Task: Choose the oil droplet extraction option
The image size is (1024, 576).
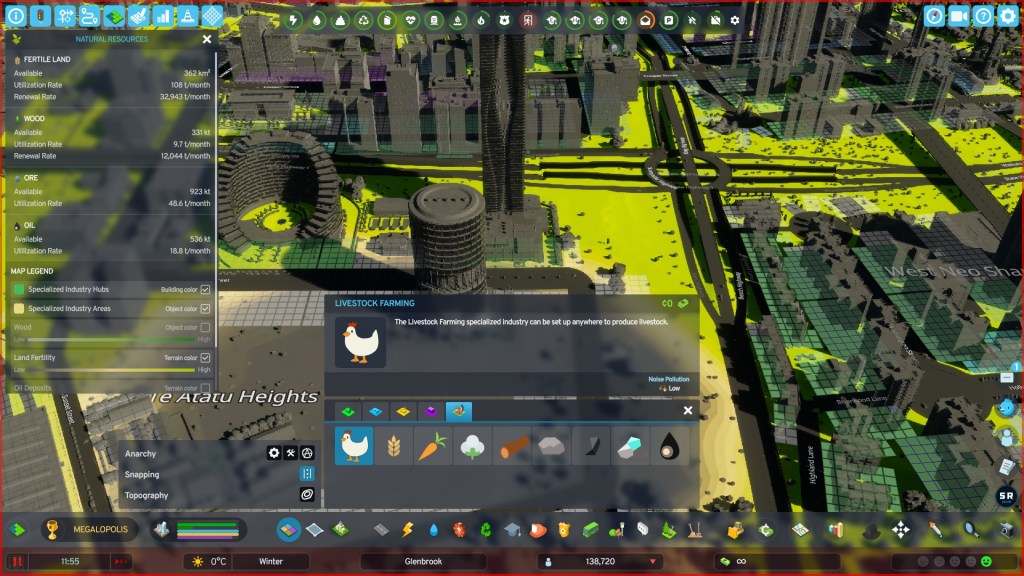Action: [x=669, y=446]
